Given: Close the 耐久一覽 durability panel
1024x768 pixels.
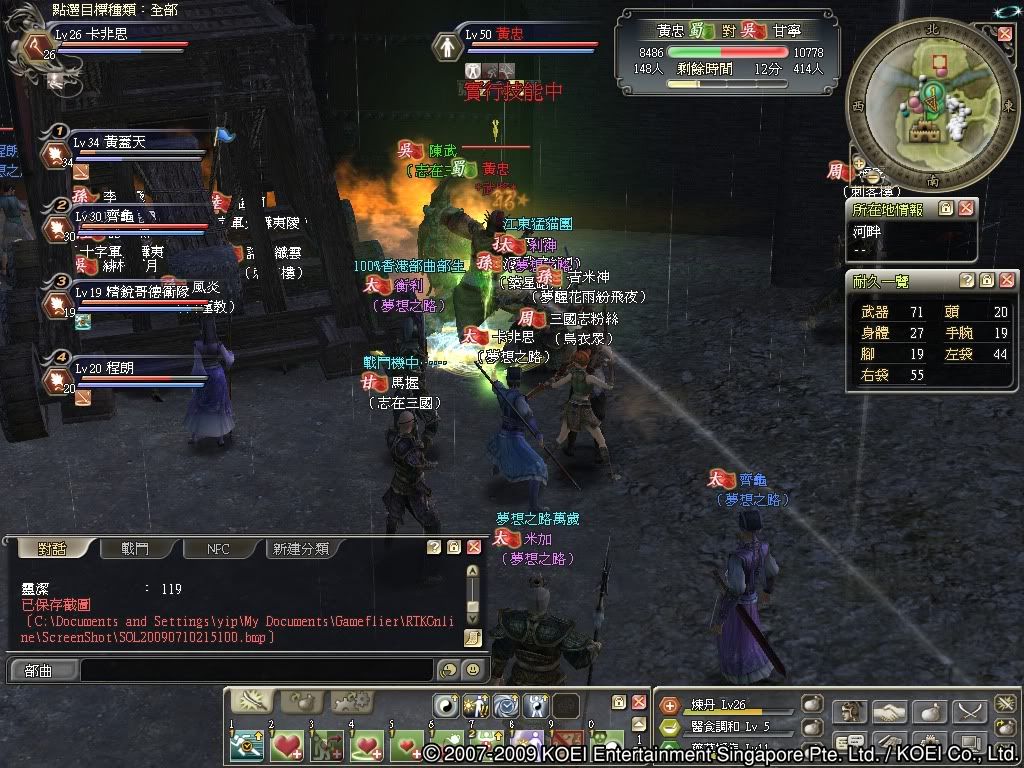Looking at the screenshot, I should coord(1006,281).
